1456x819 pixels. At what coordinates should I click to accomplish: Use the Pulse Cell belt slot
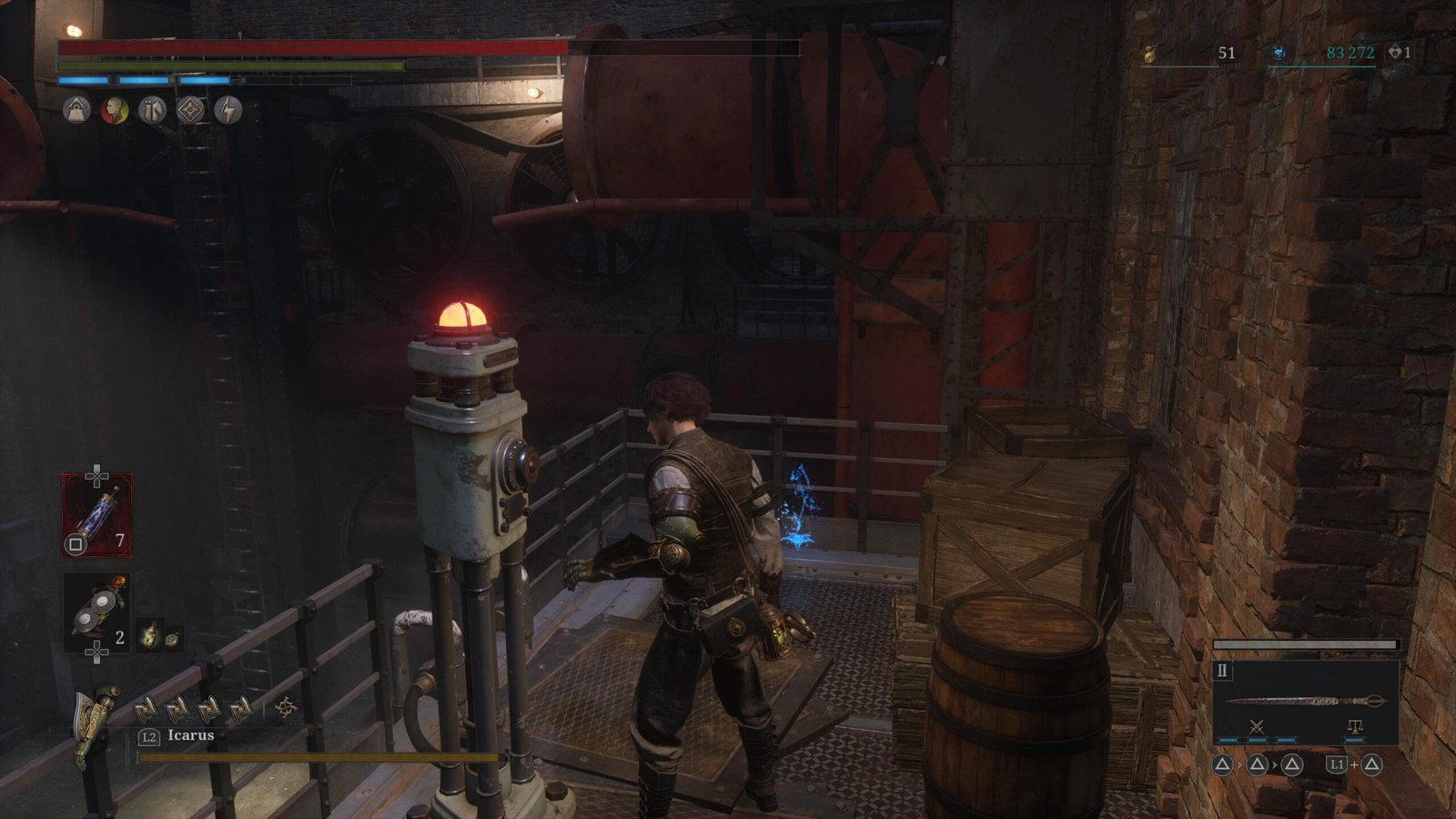click(96, 515)
